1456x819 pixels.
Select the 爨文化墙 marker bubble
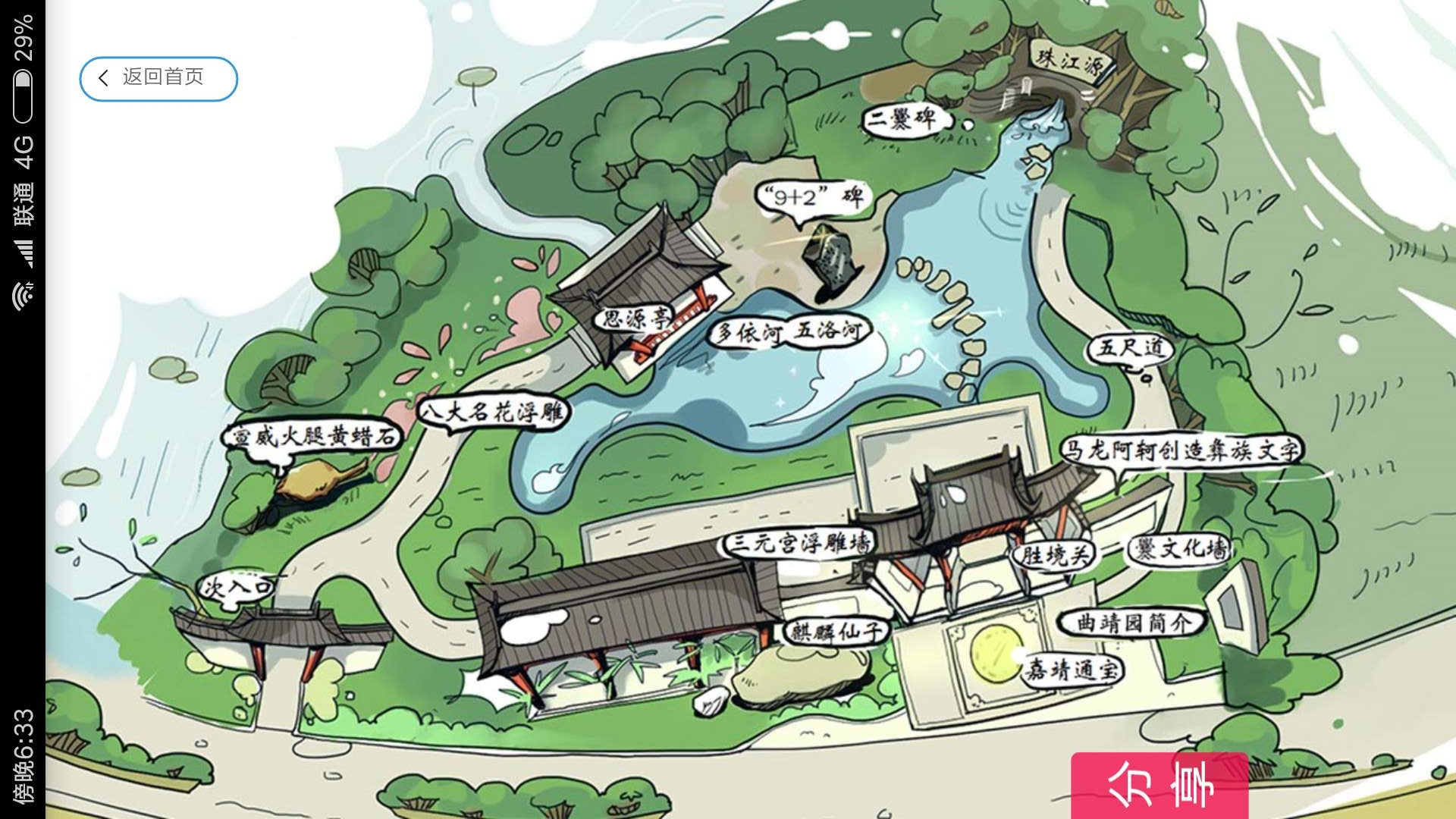click(1179, 549)
